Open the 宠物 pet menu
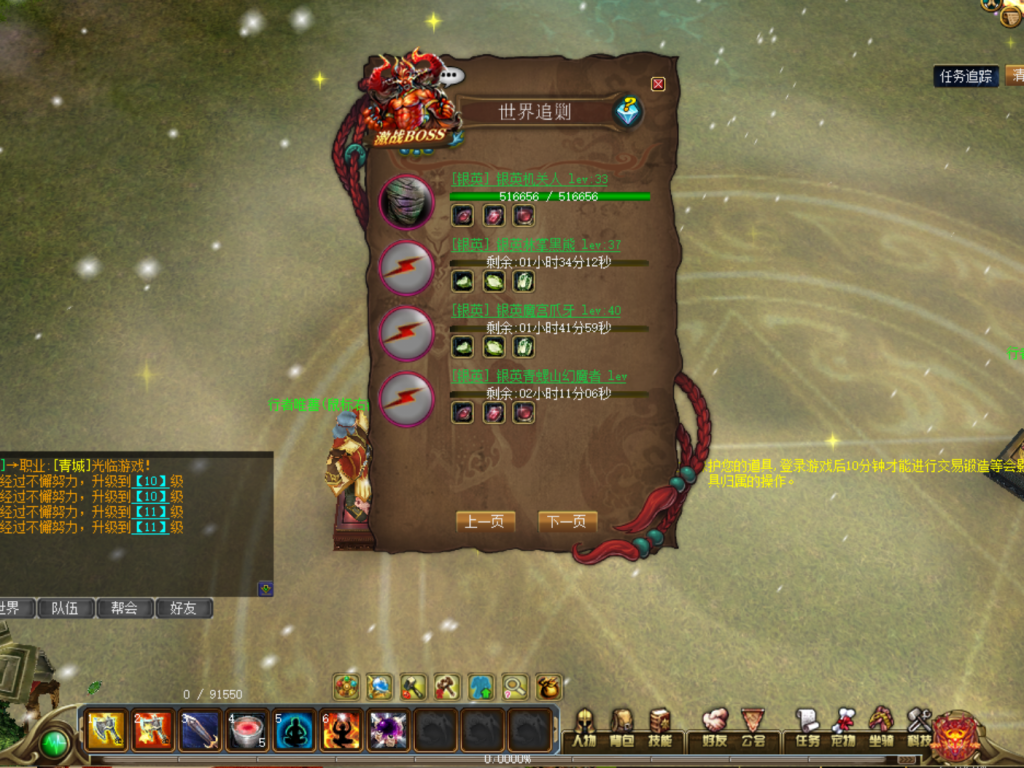Screen dimensions: 1024x768 coord(844,729)
